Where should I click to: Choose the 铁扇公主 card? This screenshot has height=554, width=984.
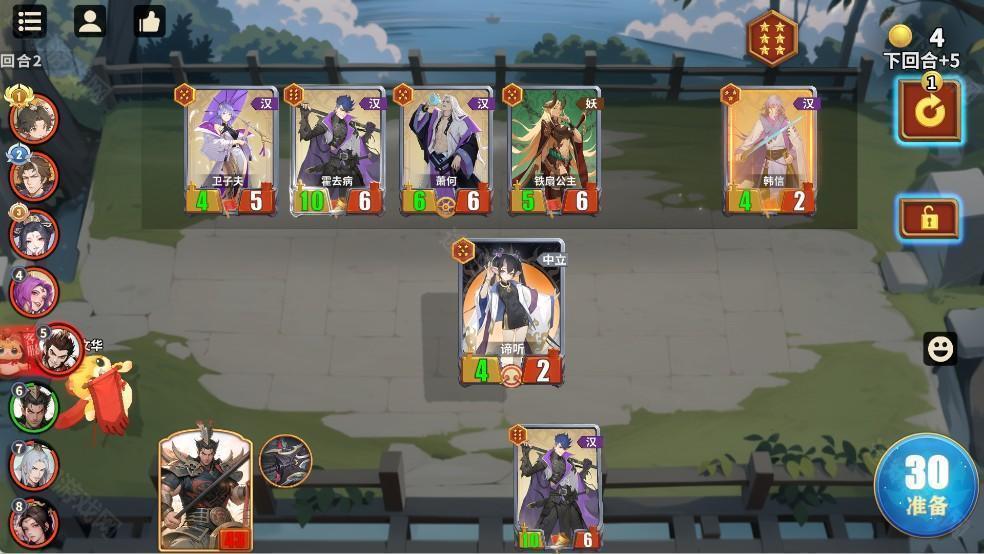pos(555,150)
